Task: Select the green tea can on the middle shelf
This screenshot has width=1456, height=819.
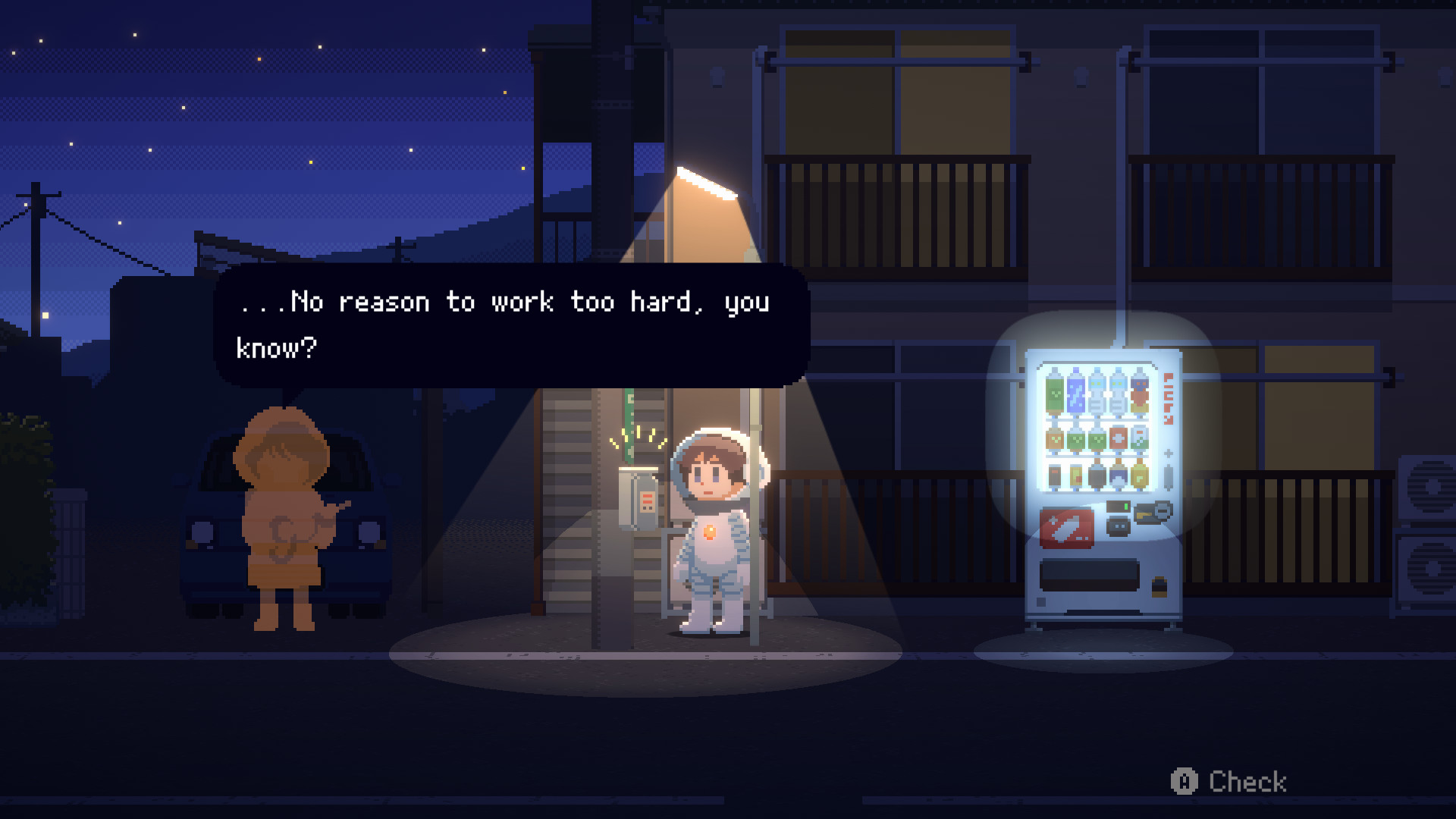Action: [1077, 439]
